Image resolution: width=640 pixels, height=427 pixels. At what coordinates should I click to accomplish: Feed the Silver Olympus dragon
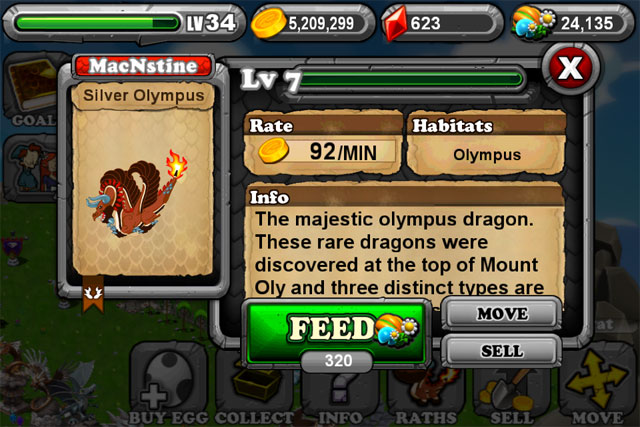(335, 329)
